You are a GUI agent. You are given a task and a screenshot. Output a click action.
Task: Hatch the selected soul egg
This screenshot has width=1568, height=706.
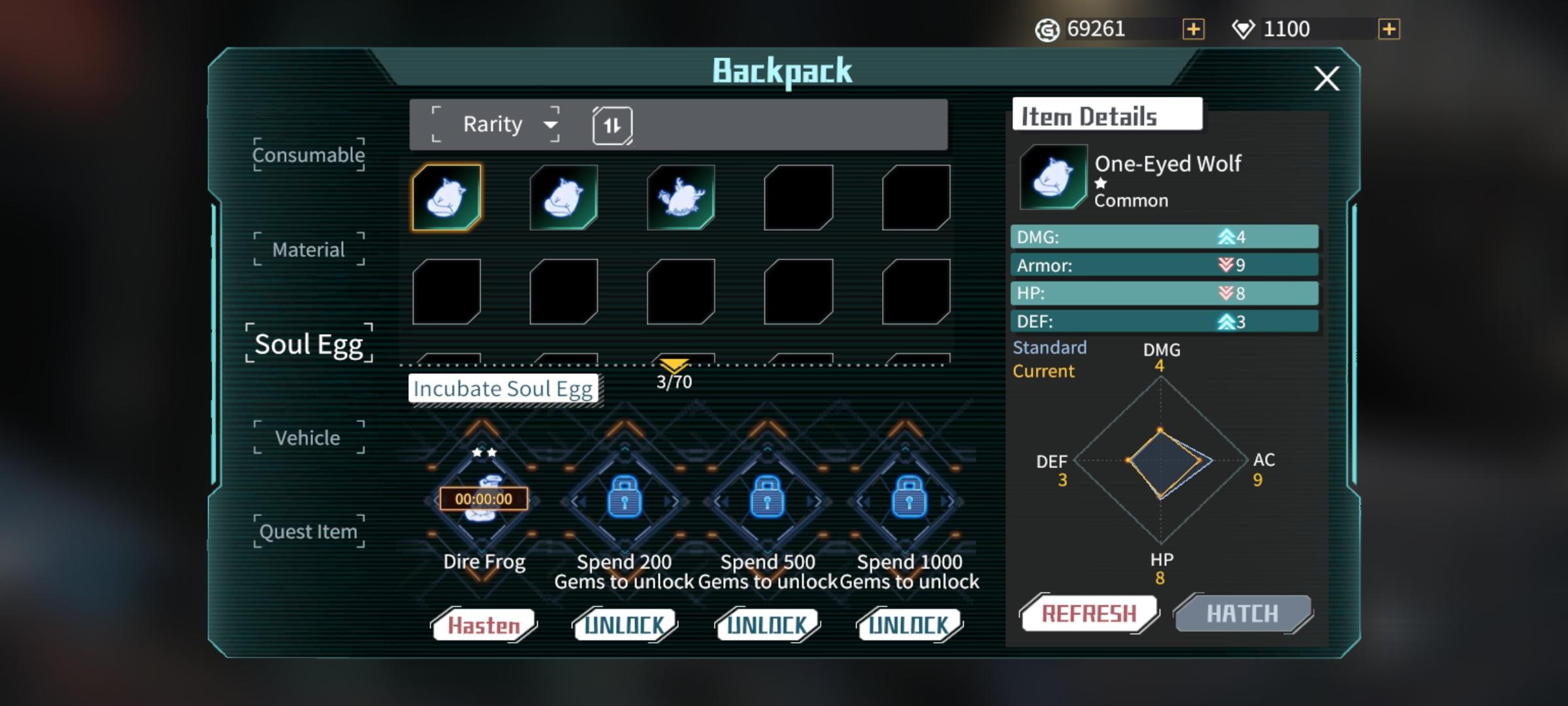(1243, 614)
